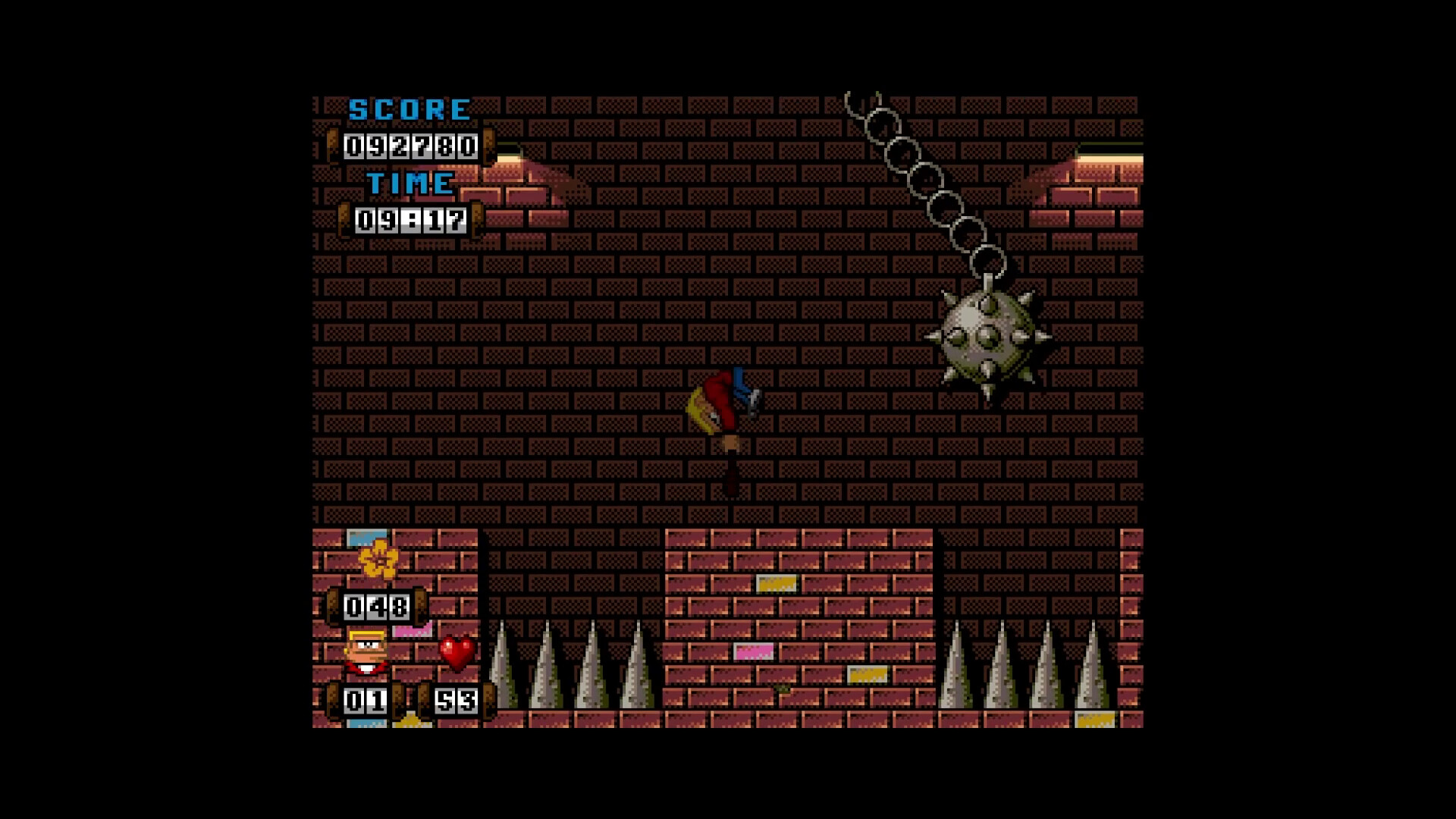Expand the SCORE readout showing 092780
1456x819 pixels.
click(408, 146)
